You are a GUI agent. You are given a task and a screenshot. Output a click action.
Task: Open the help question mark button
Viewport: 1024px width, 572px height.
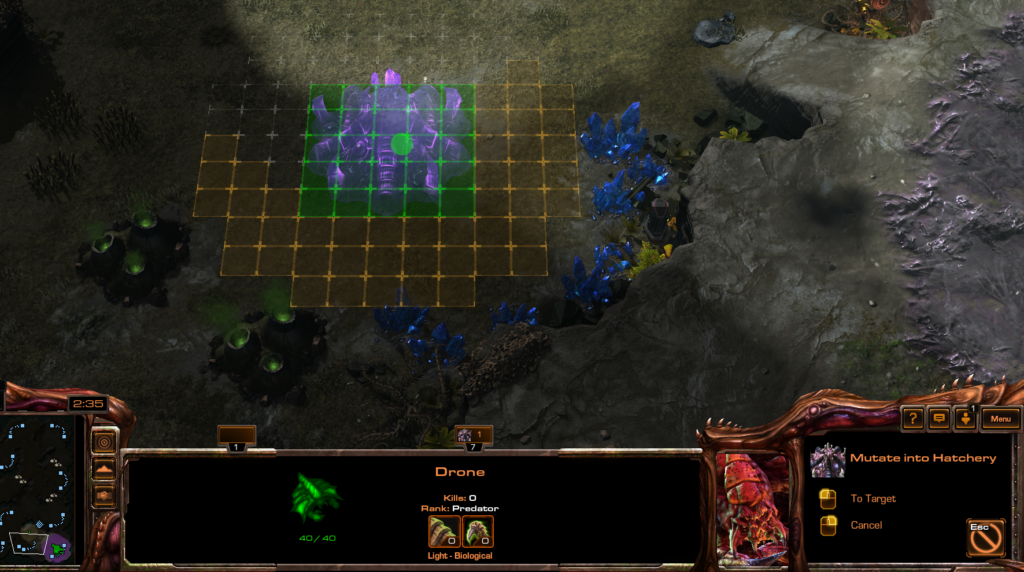click(912, 419)
